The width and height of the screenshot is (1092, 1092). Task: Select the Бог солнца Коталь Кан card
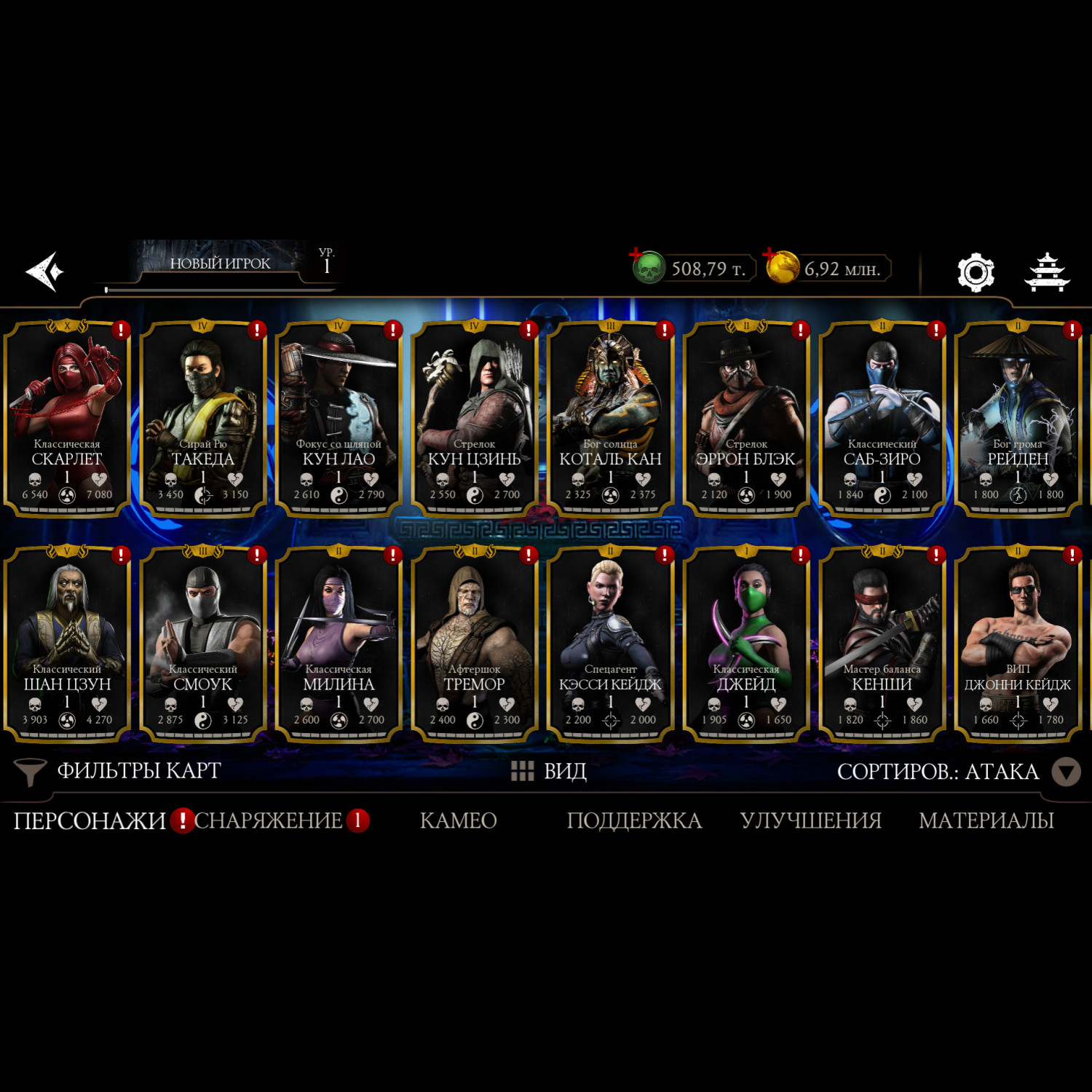point(610,419)
